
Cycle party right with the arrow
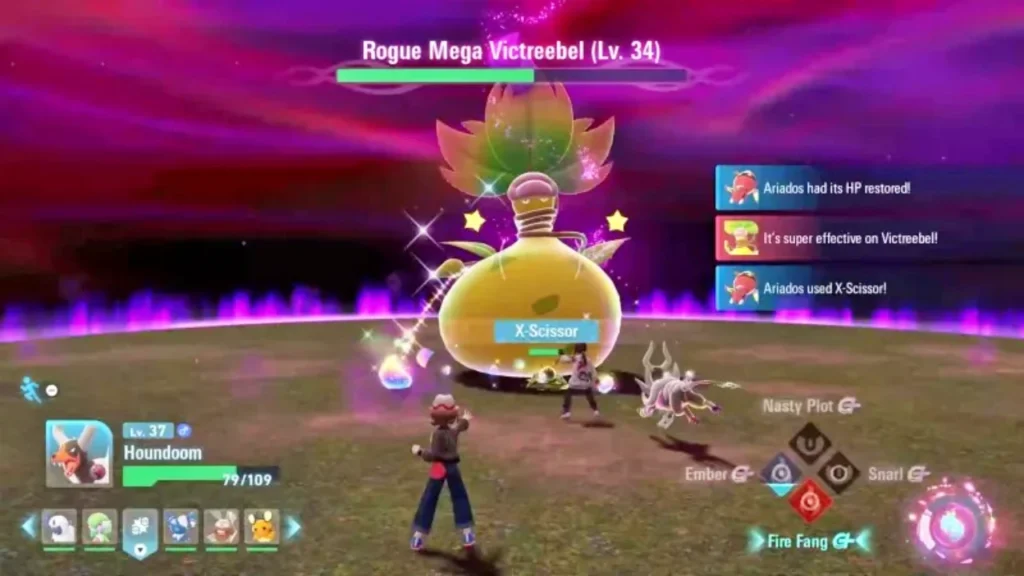(x=293, y=526)
